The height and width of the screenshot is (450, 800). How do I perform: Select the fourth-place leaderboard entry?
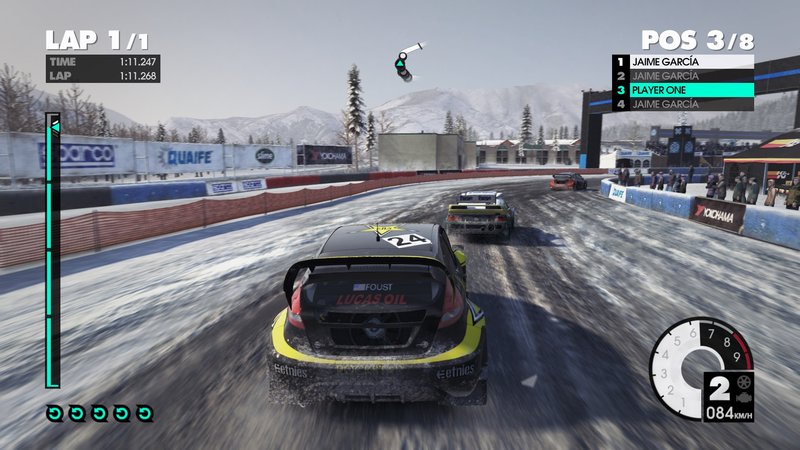coord(683,104)
